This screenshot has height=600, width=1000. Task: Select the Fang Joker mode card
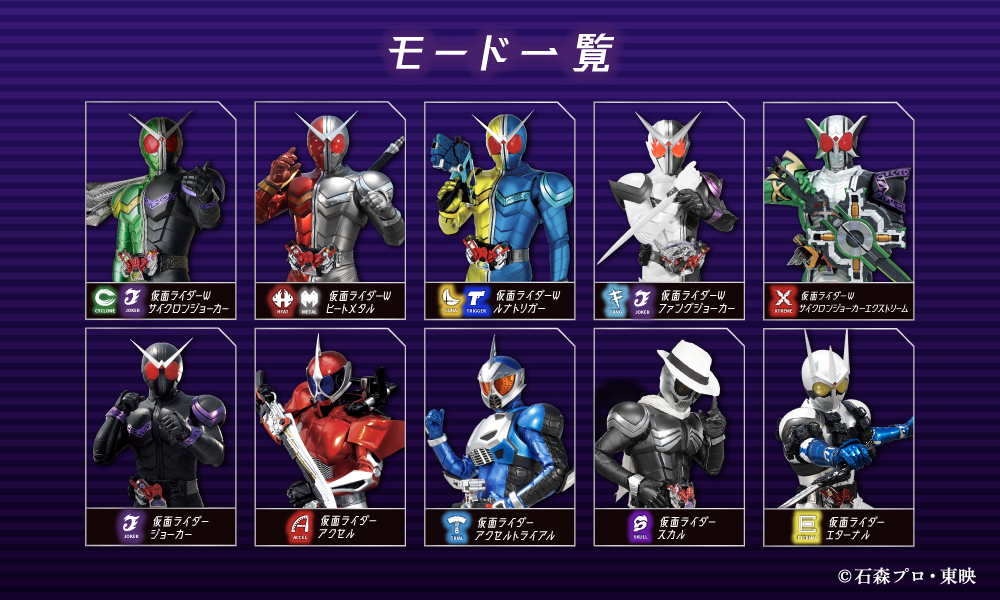669,210
